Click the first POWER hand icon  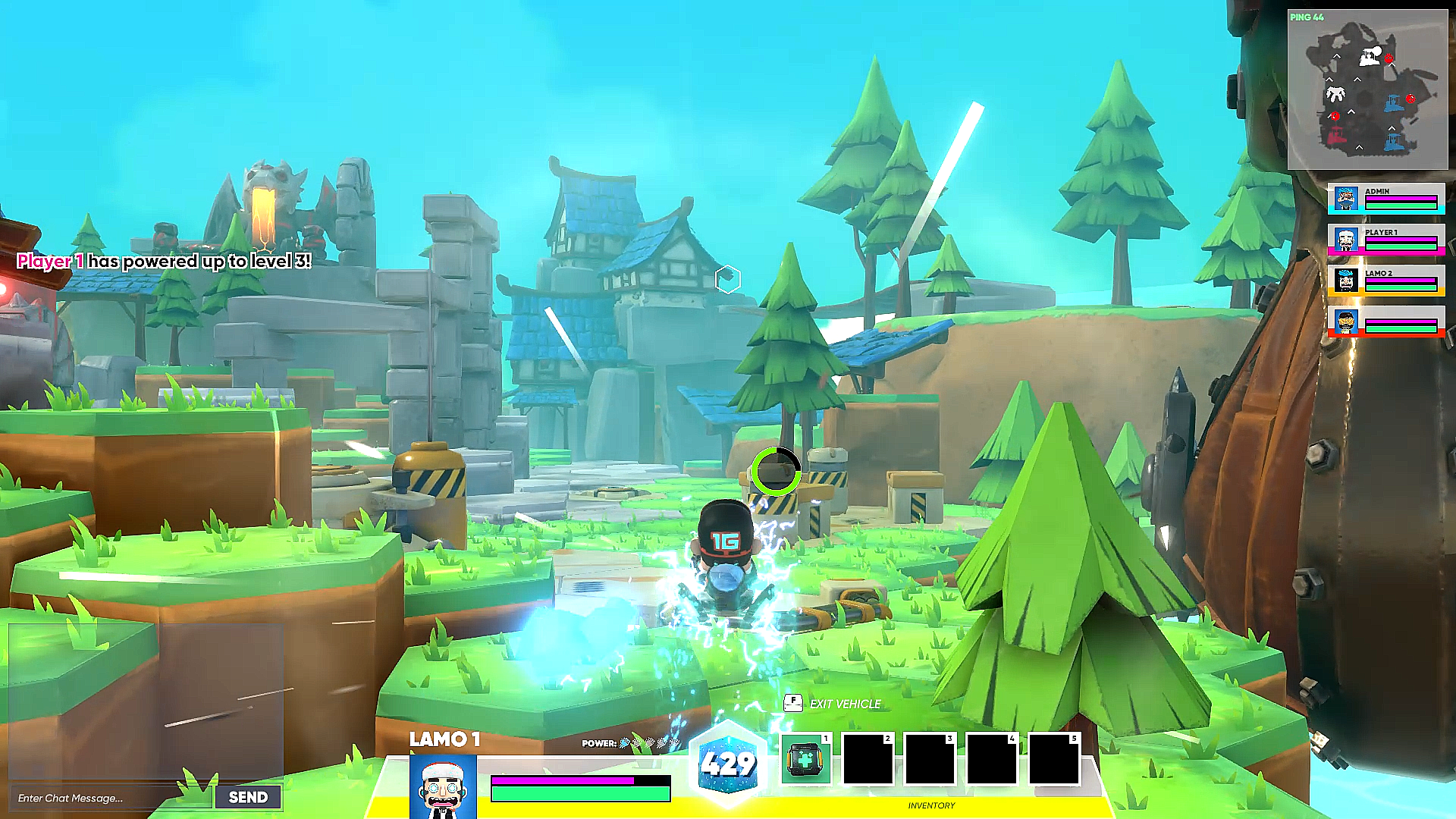click(625, 745)
